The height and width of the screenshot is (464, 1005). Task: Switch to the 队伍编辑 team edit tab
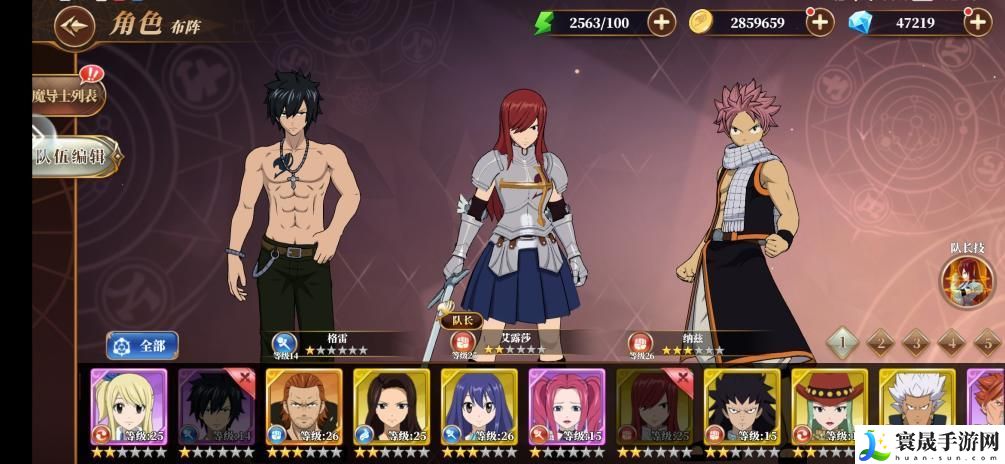tap(74, 156)
